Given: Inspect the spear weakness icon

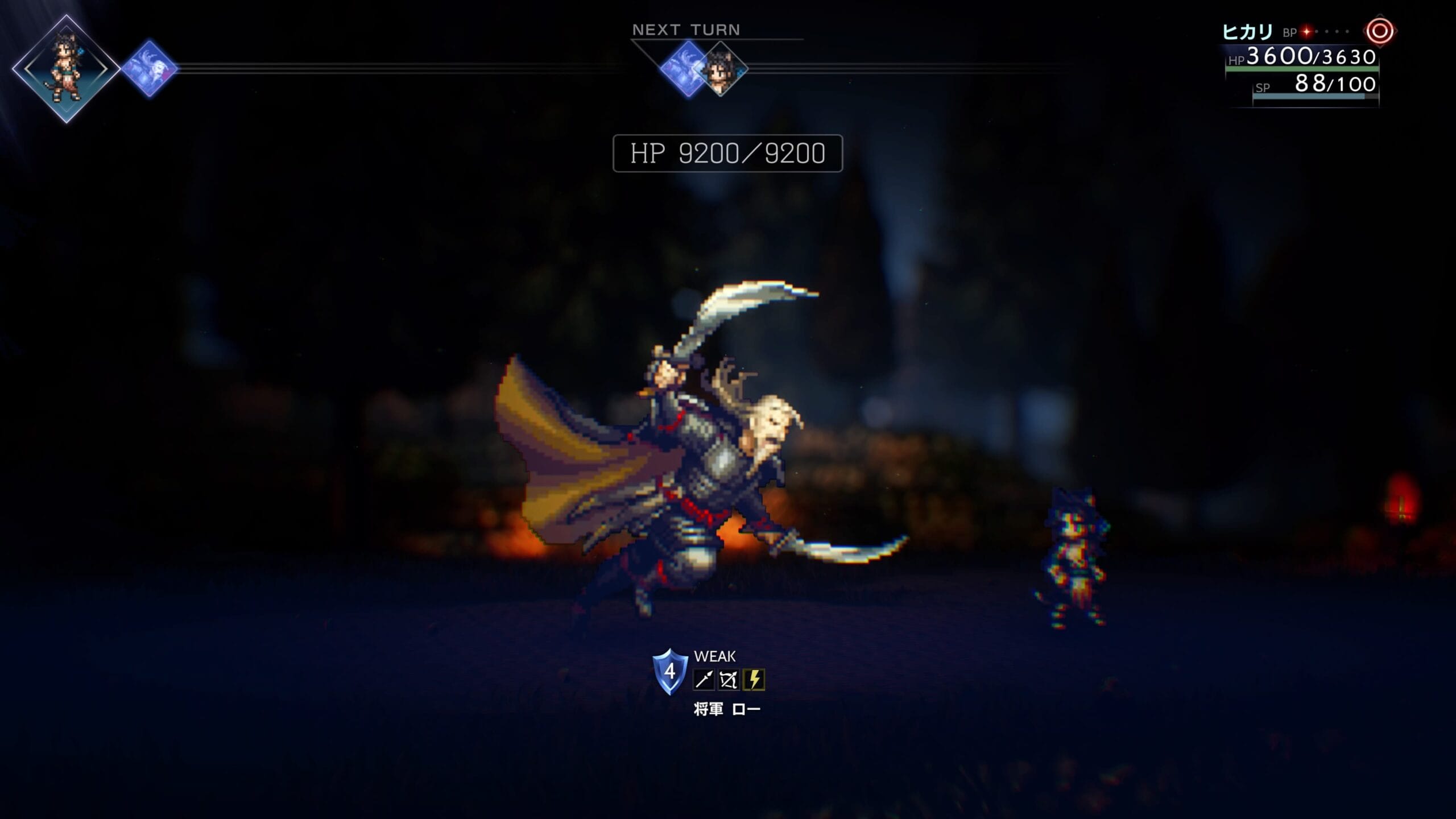Looking at the screenshot, I should pos(704,680).
